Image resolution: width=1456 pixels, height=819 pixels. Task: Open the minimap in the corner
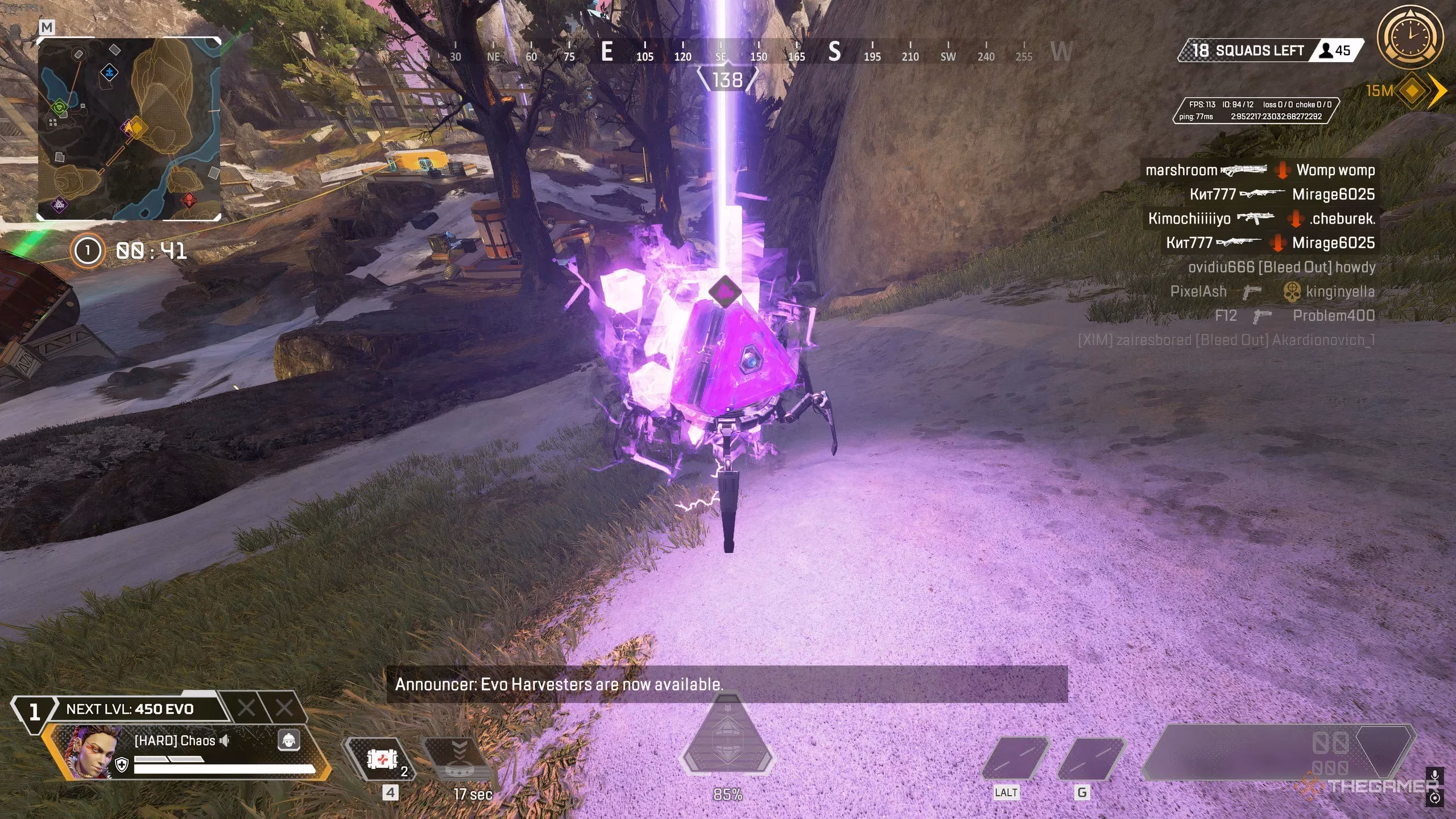coord(129,129)
